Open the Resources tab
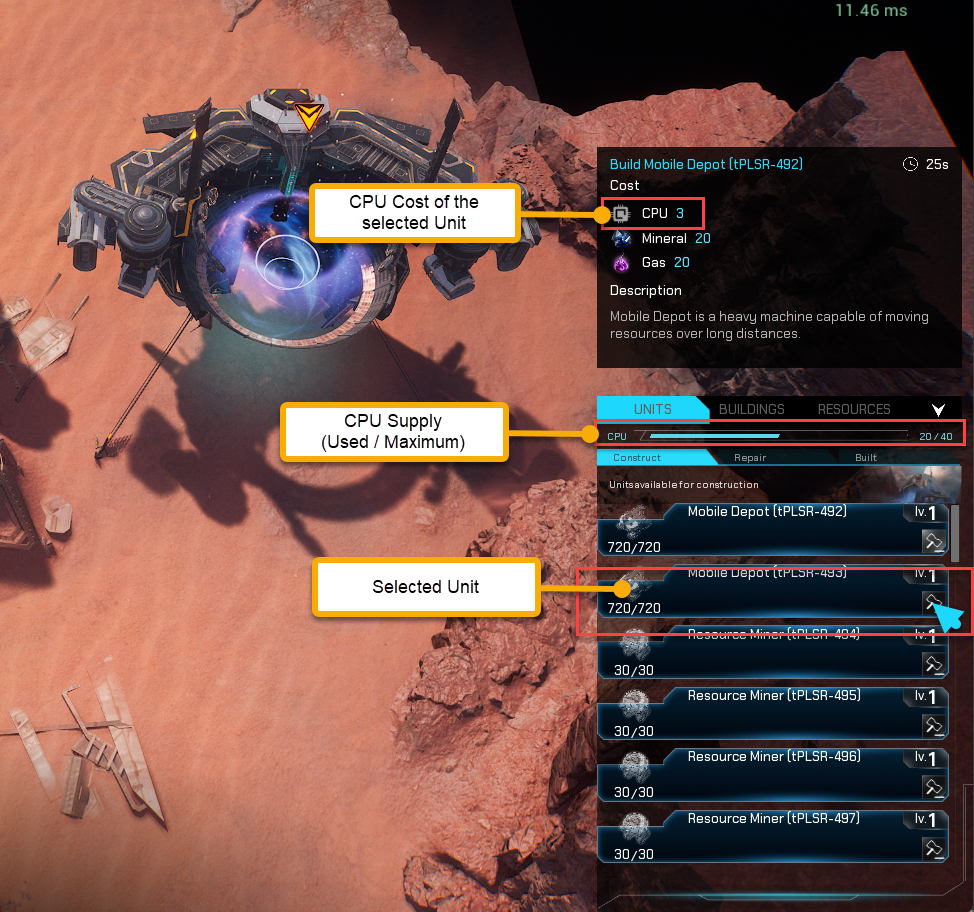Viewport: 974px width, 912px height. 853,409
